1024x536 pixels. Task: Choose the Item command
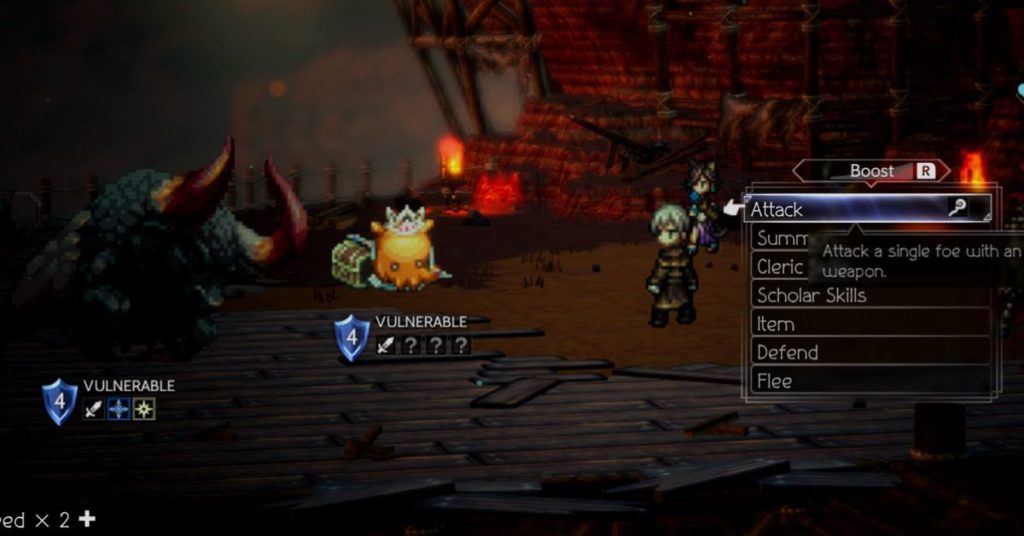tap(776, 324)
